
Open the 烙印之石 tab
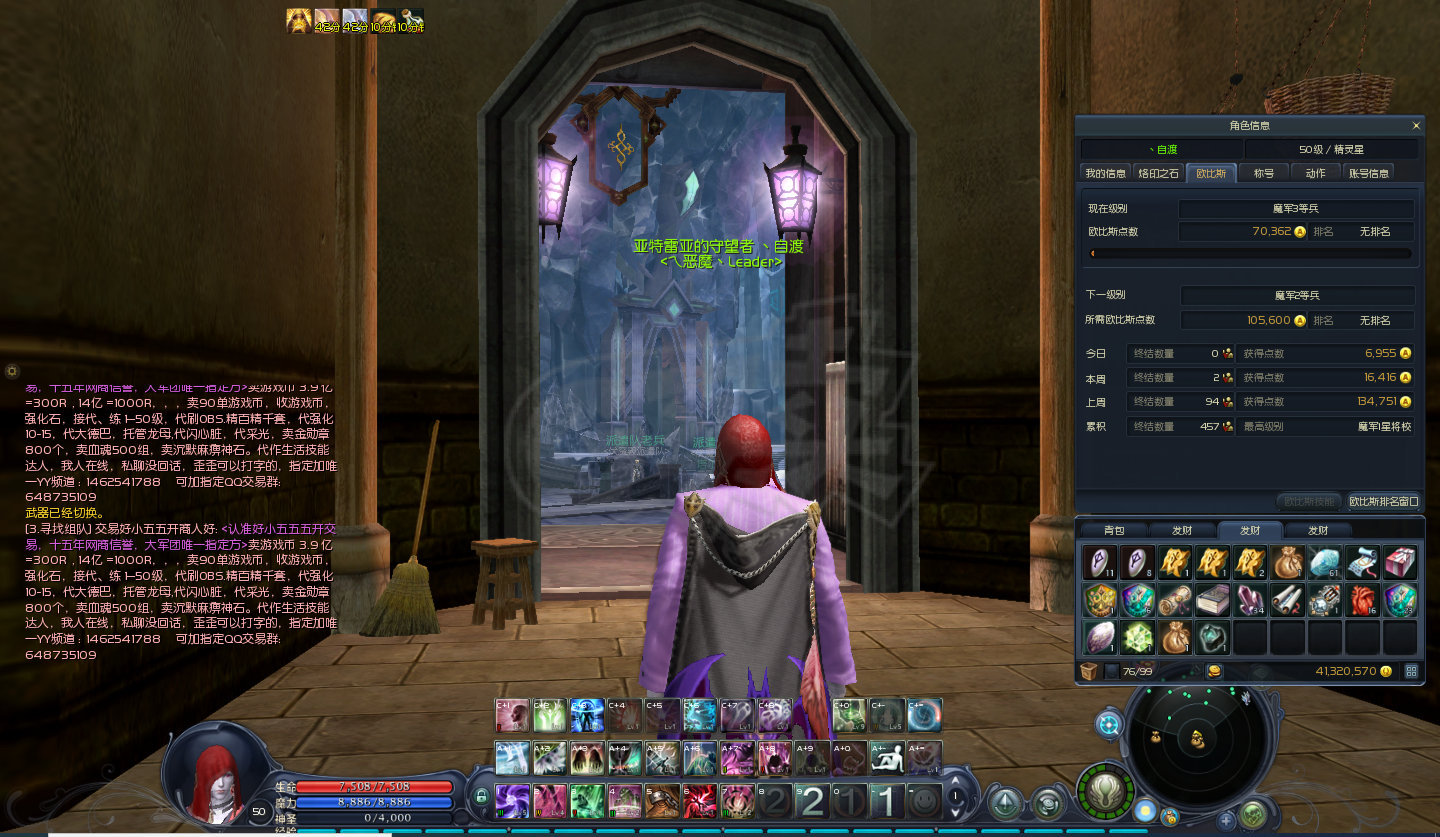pyautogui.click(x=1159, y=173)
